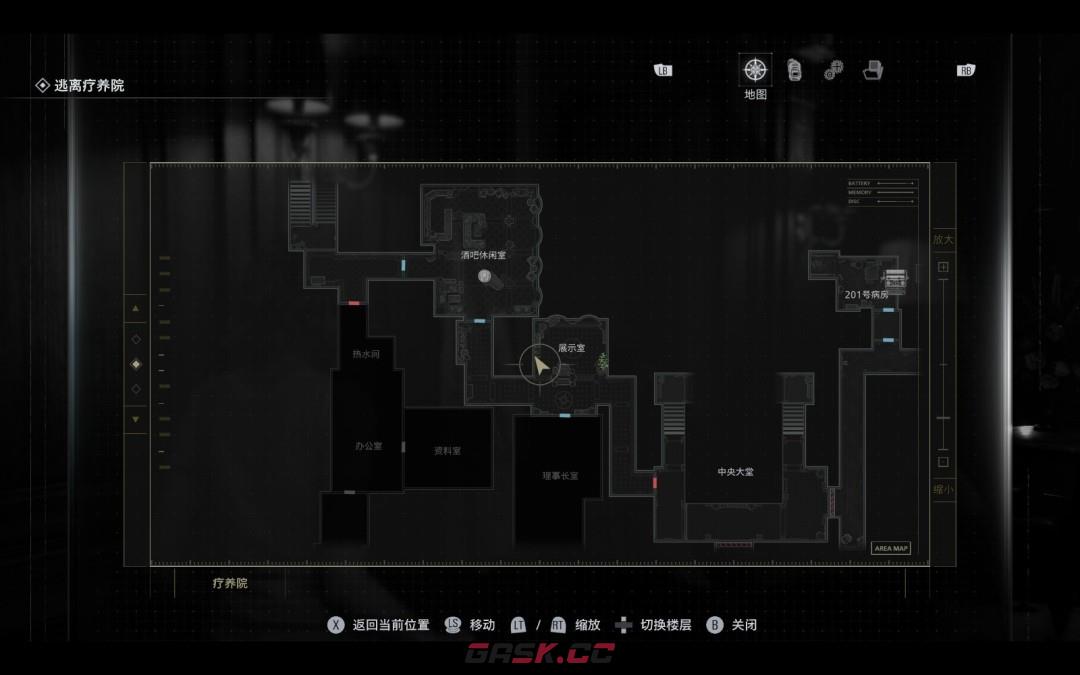
Task: Select the typewriter save icon on the map
Action: [894, 279]
